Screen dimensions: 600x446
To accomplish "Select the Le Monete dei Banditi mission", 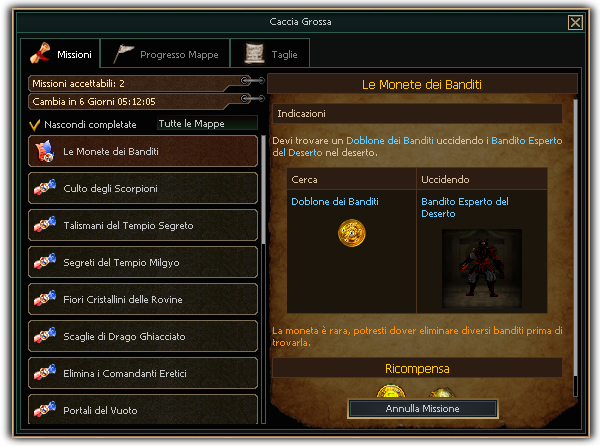I will (143, 151).
